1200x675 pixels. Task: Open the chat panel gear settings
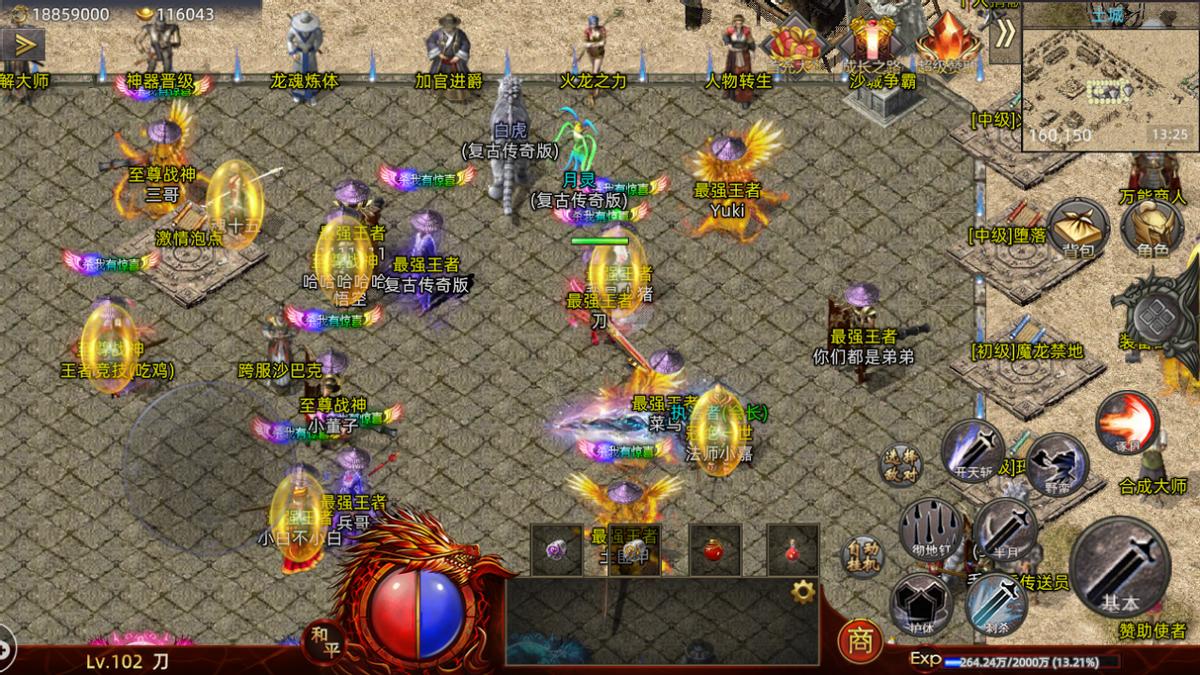click(x=802, y=592)
